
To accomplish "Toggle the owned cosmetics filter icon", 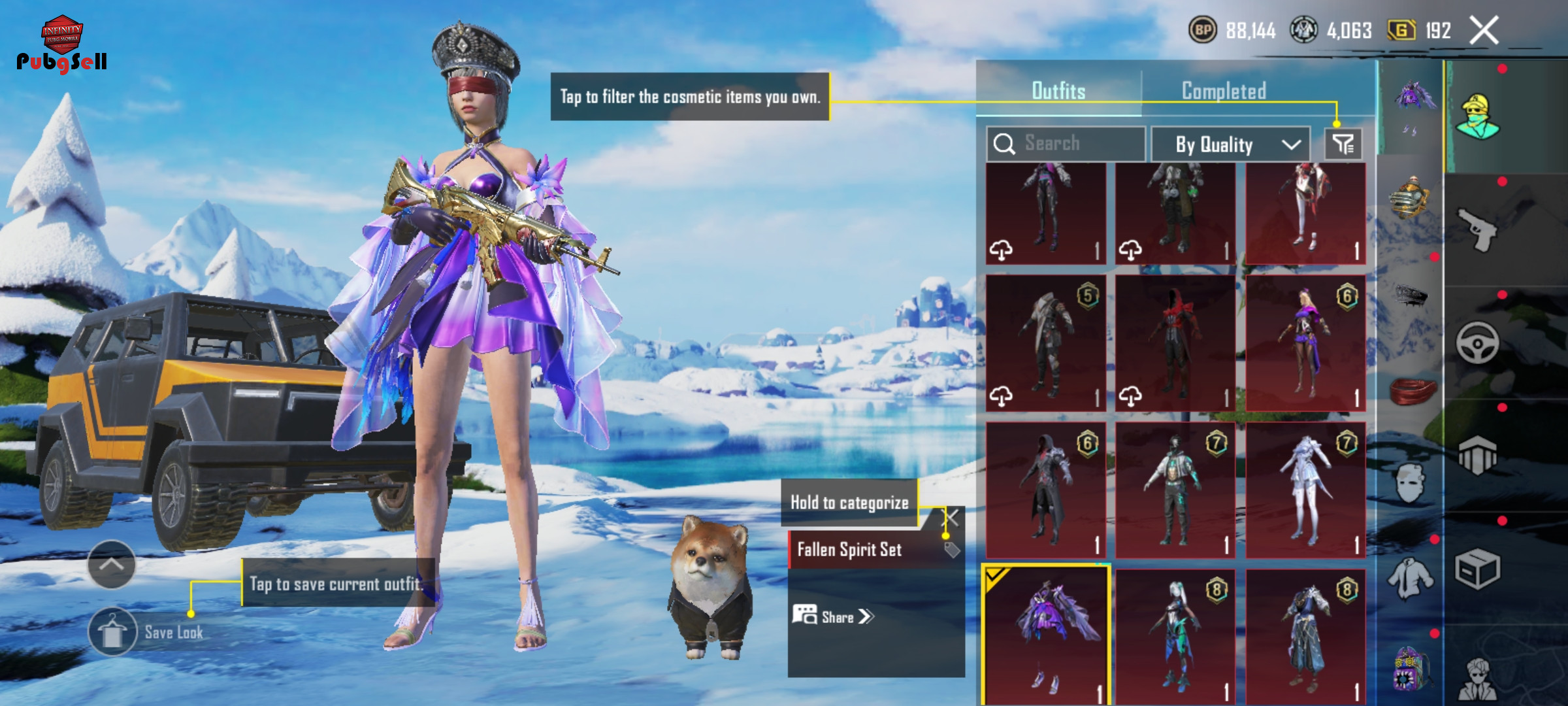I will 1343,144.
